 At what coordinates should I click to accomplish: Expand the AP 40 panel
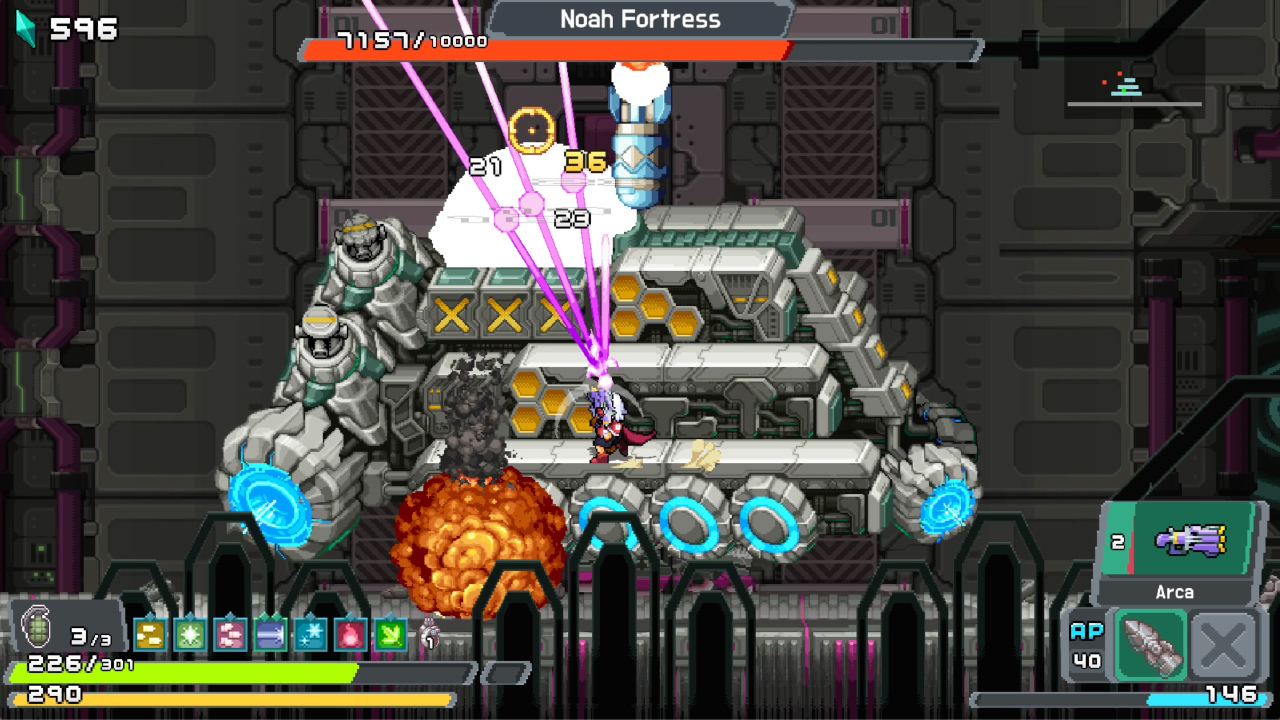1086,643
